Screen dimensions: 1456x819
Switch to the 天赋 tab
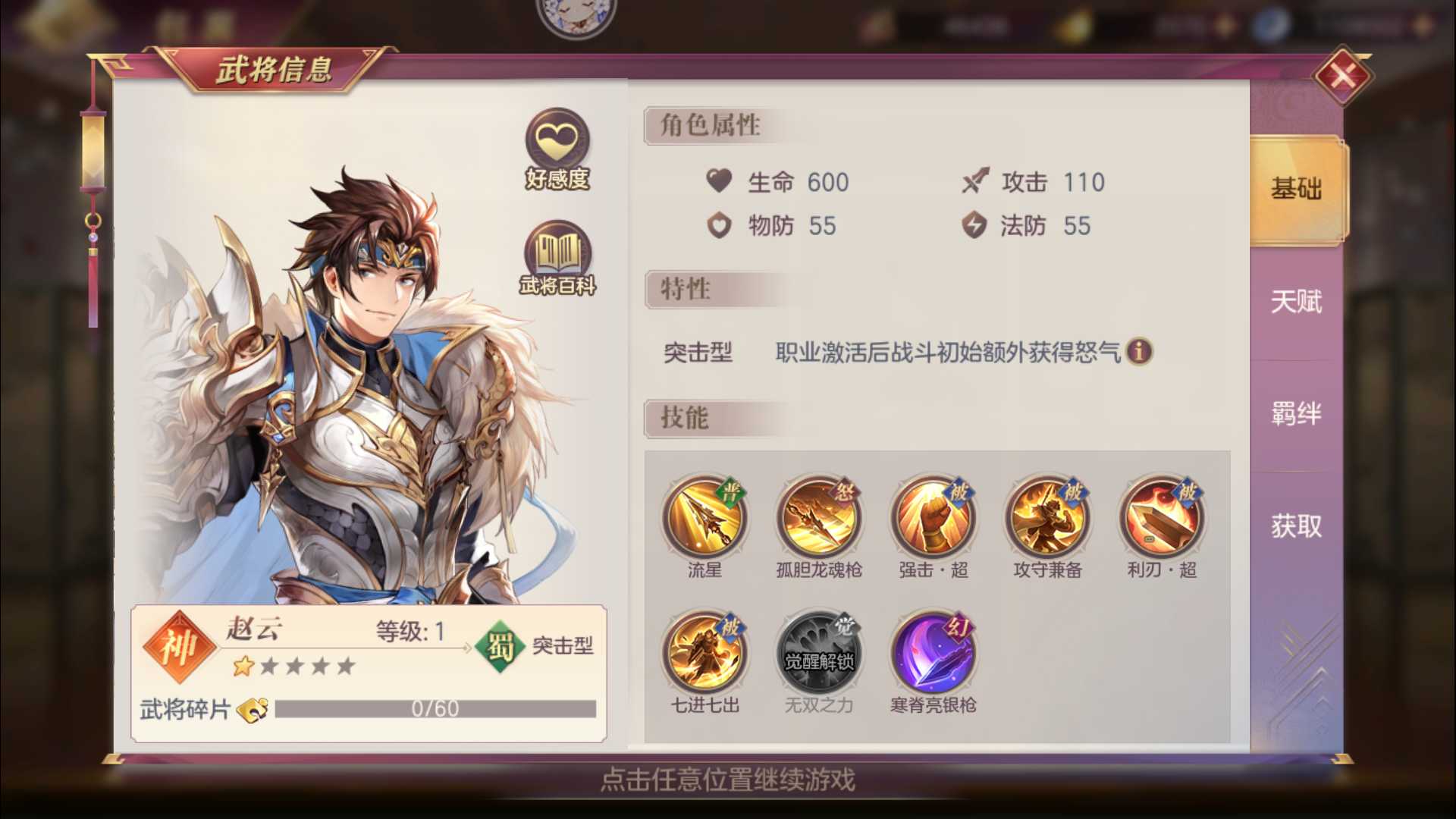point(1294,302)
